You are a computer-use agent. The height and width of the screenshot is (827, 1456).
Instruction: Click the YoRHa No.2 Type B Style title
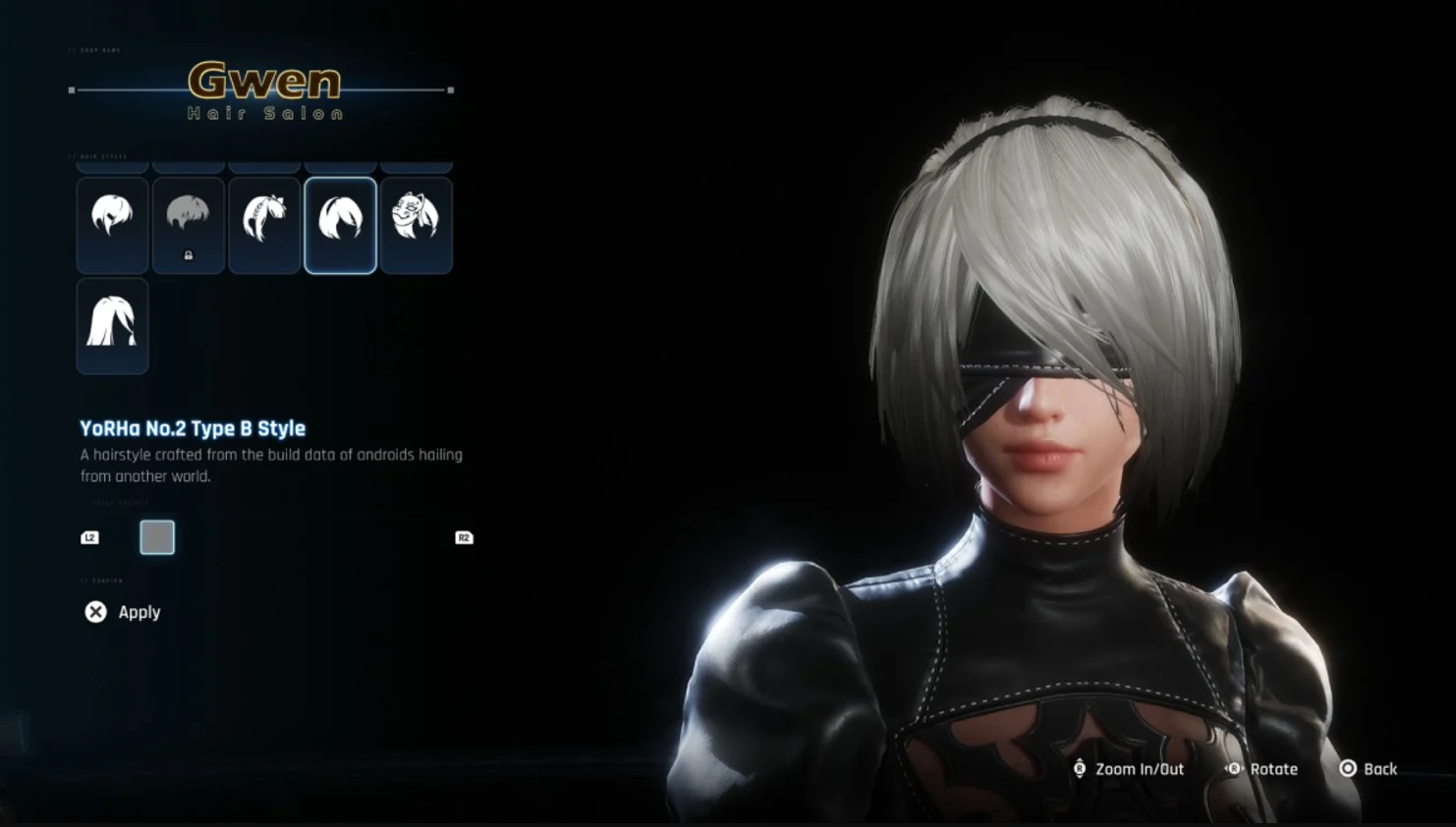click(192, 429)
